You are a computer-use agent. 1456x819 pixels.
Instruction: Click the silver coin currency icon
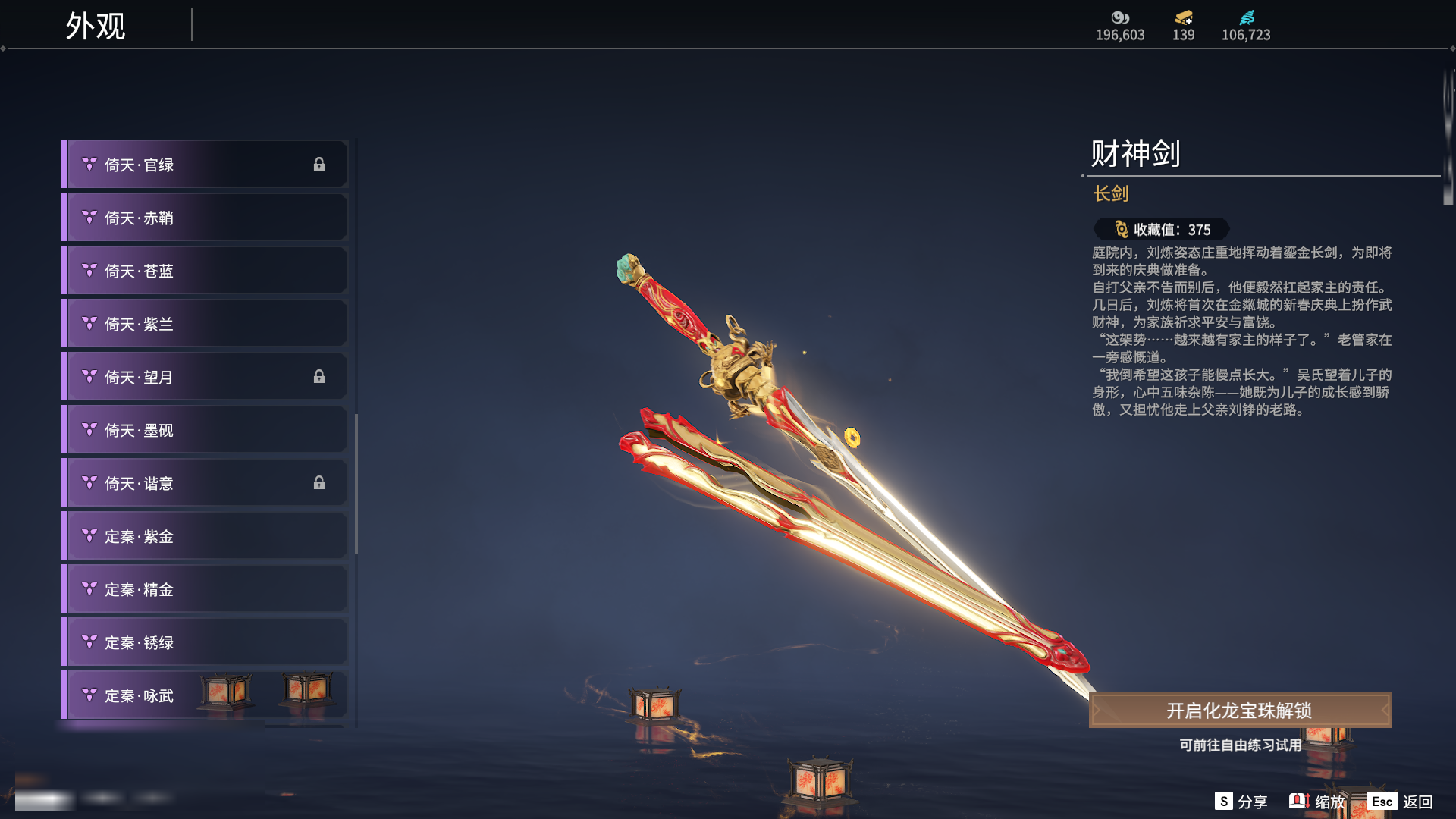[x=1120, y=17]
